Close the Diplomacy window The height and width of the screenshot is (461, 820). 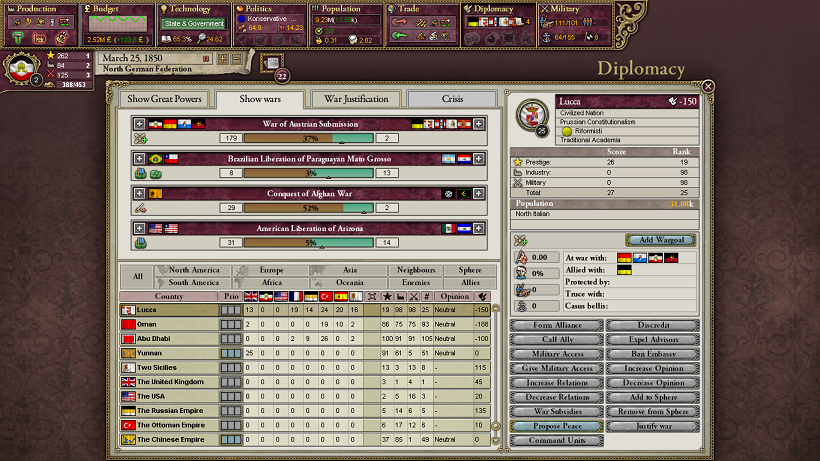pyautogui.click(x=708, y=87)
